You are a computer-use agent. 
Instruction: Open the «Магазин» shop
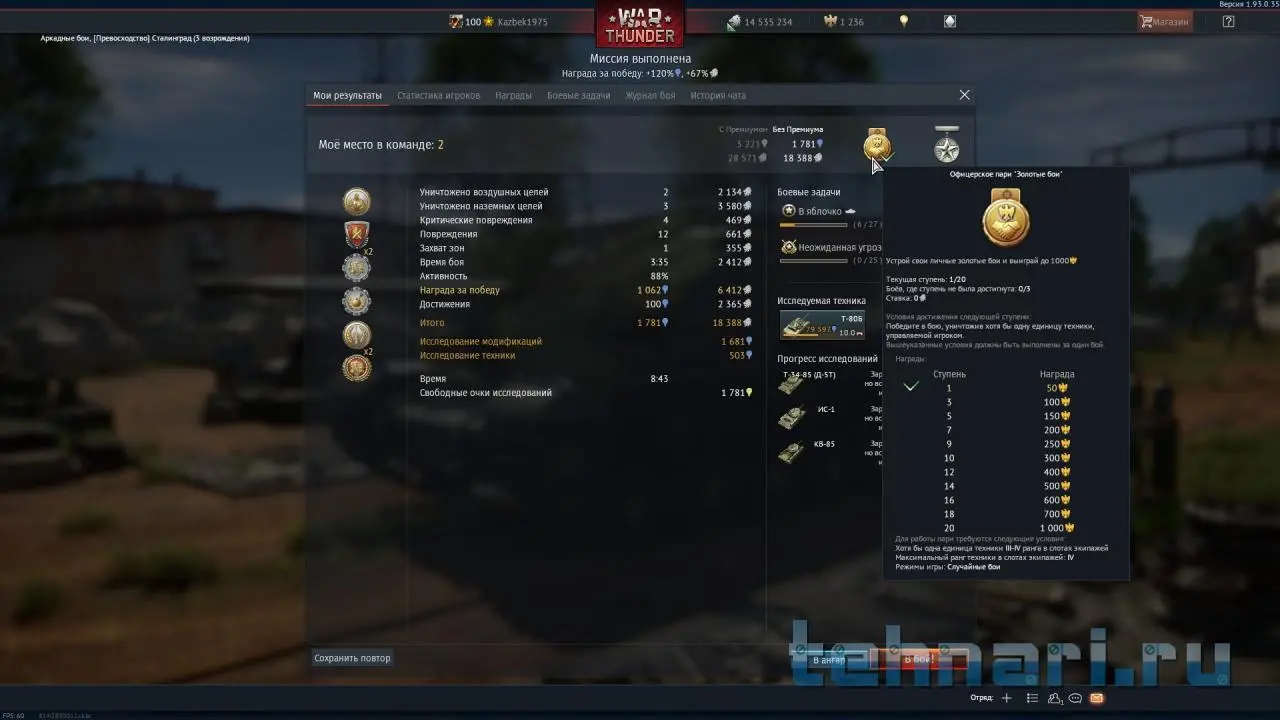click(1165, 21)
